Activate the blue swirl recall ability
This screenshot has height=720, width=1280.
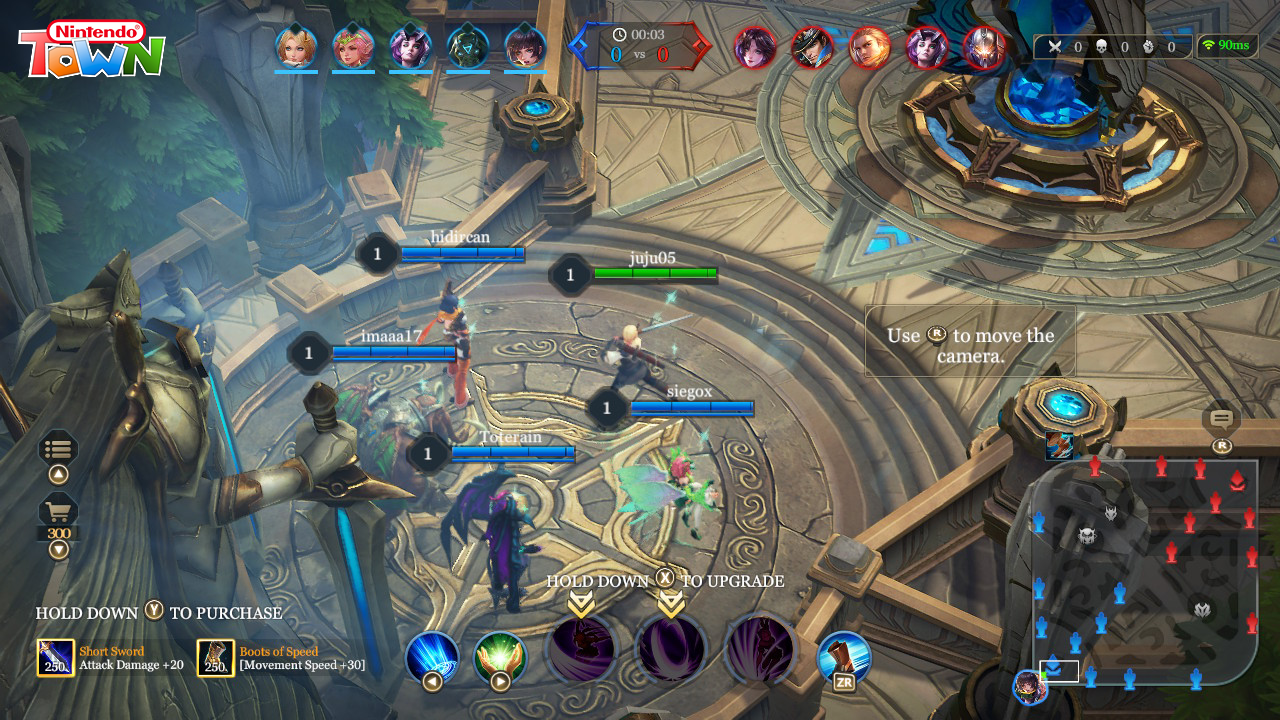point(432,657)
